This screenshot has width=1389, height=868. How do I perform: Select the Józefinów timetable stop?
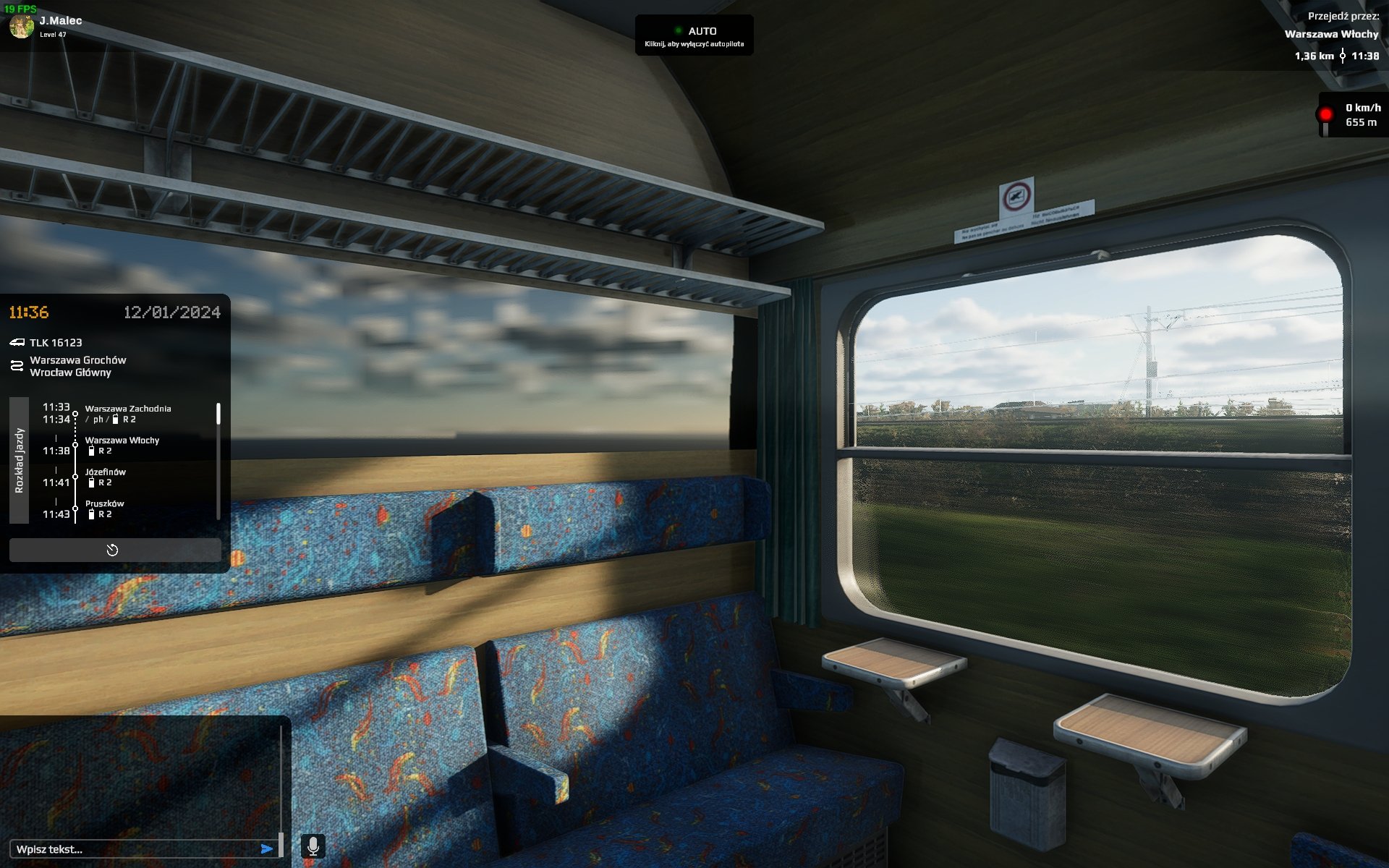coord(106,477)
